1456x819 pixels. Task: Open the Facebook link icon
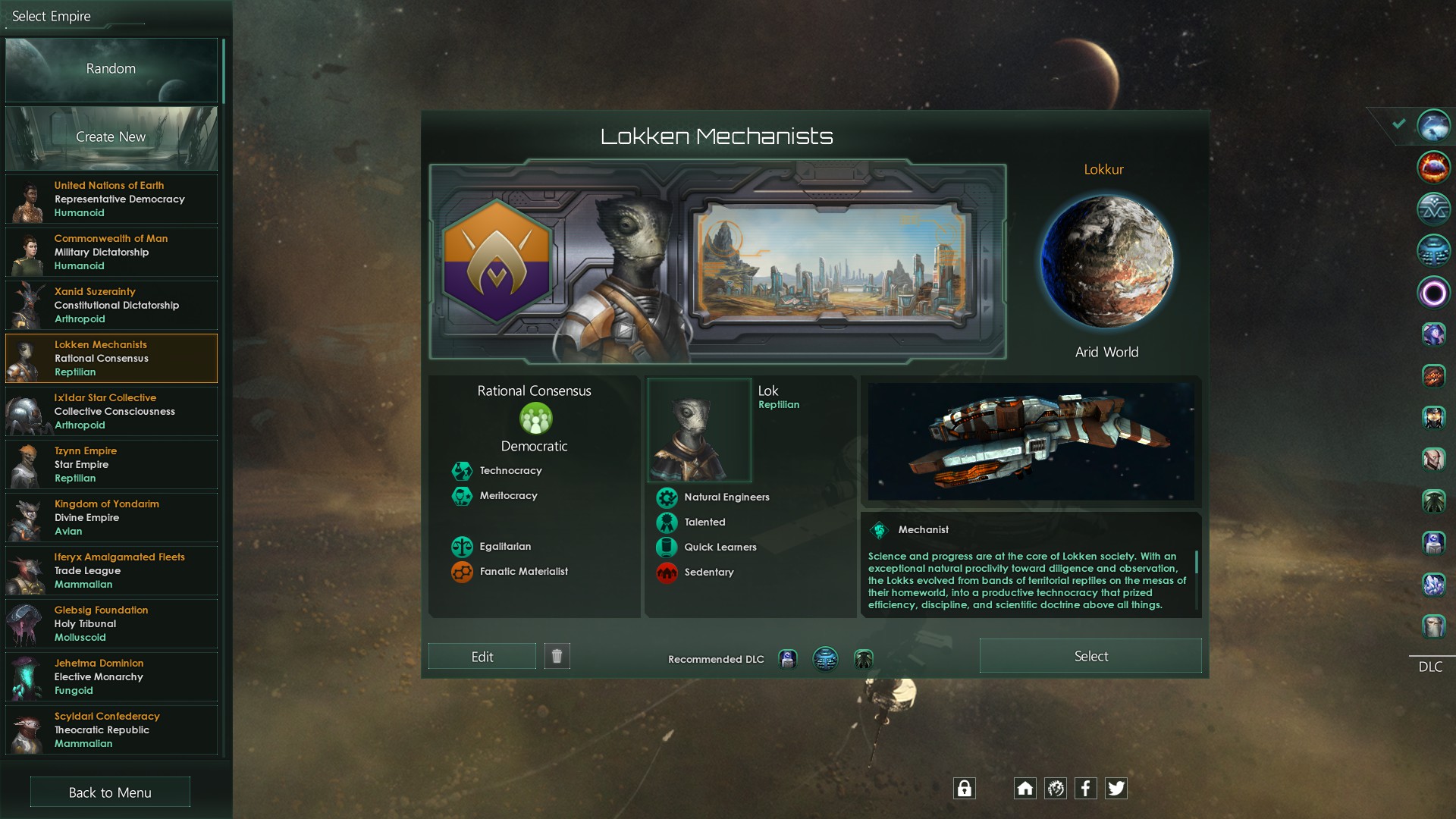click(x=1085, y=789)
